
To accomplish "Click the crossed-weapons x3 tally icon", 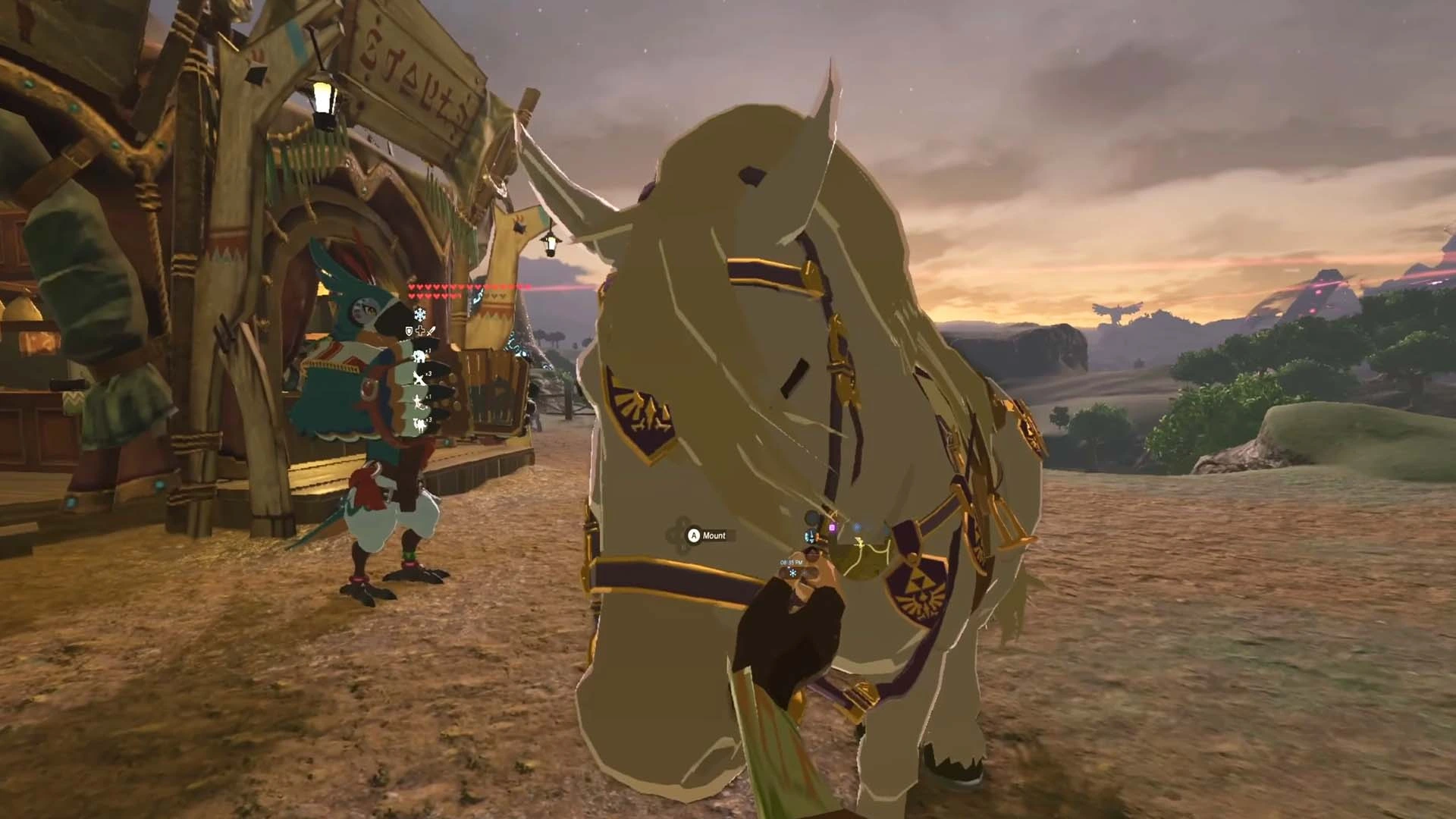I will tap(419, 378).
